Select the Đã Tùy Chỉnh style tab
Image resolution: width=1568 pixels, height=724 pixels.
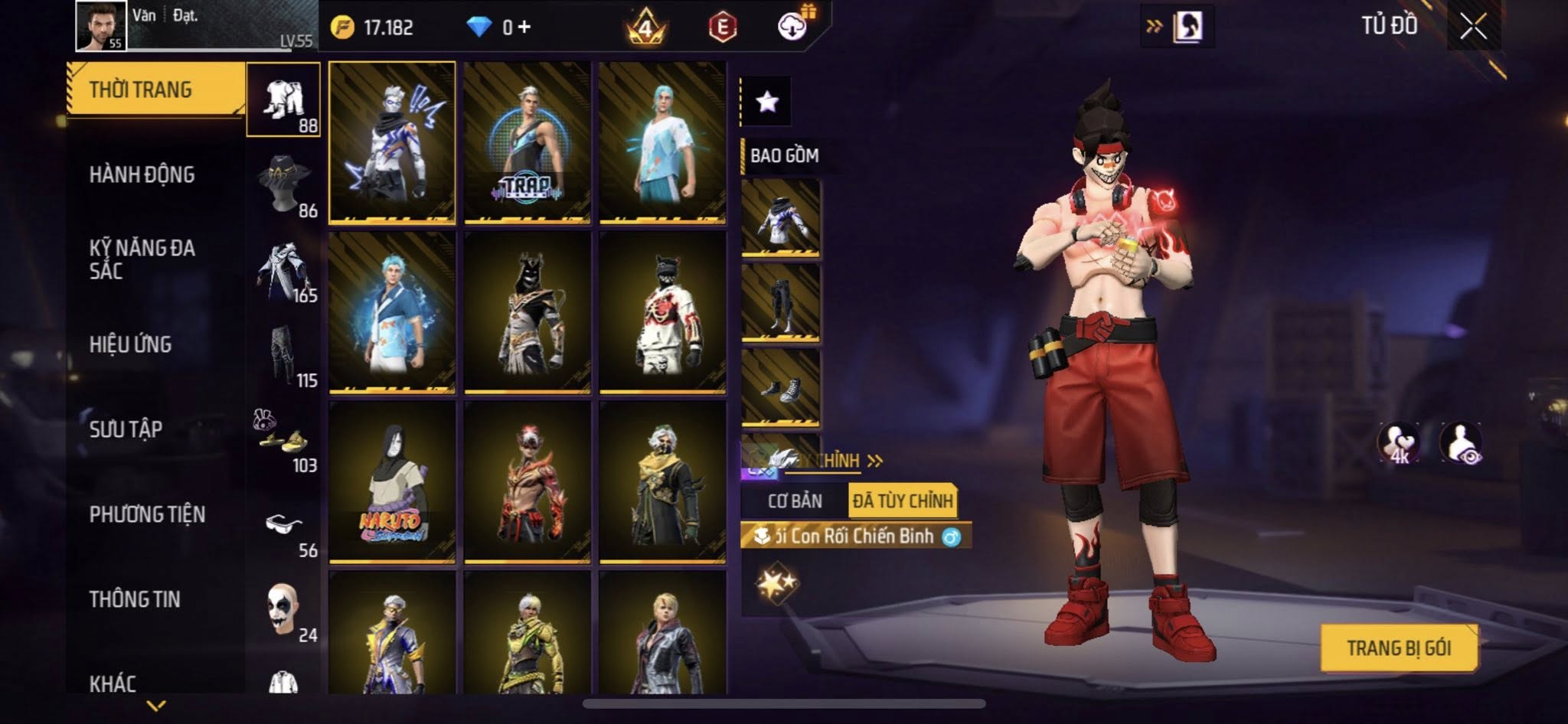click(x=903, y=501)
